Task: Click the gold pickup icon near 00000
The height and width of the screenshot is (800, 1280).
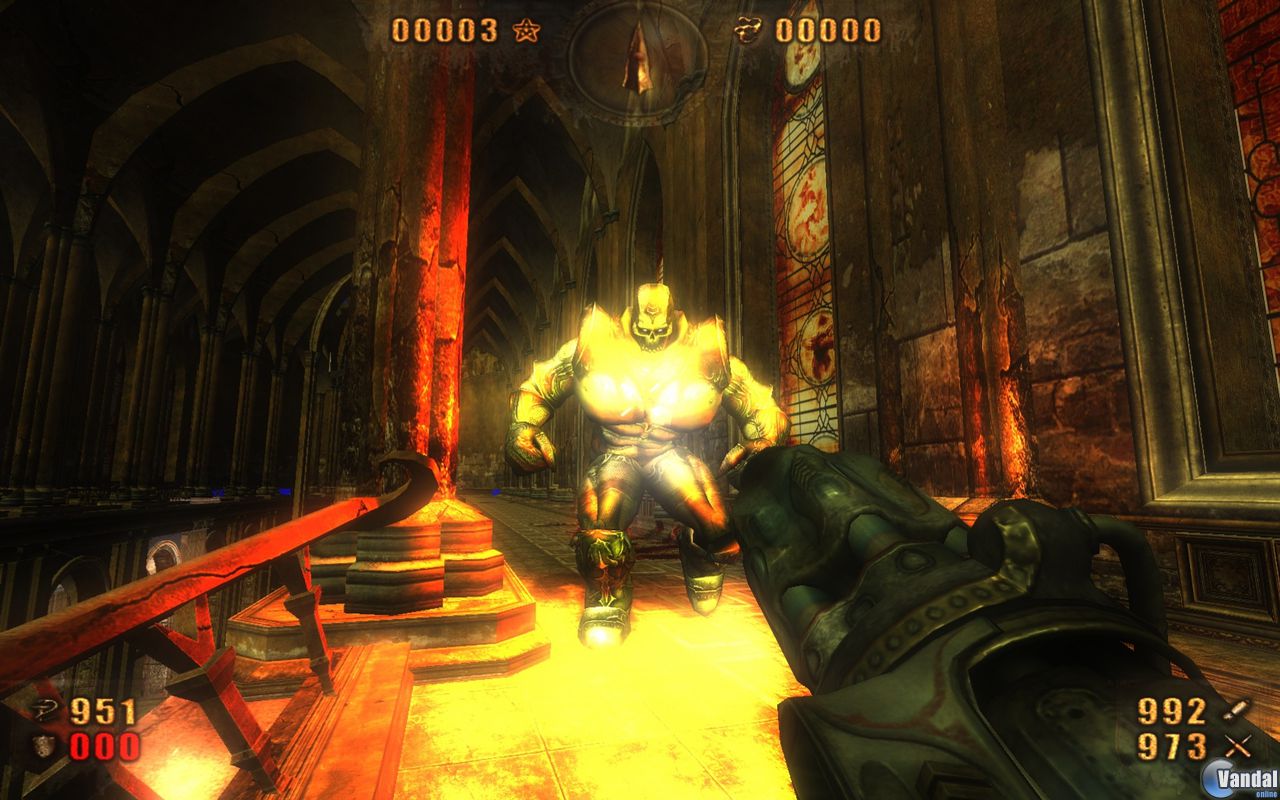Action: (749, 29)
